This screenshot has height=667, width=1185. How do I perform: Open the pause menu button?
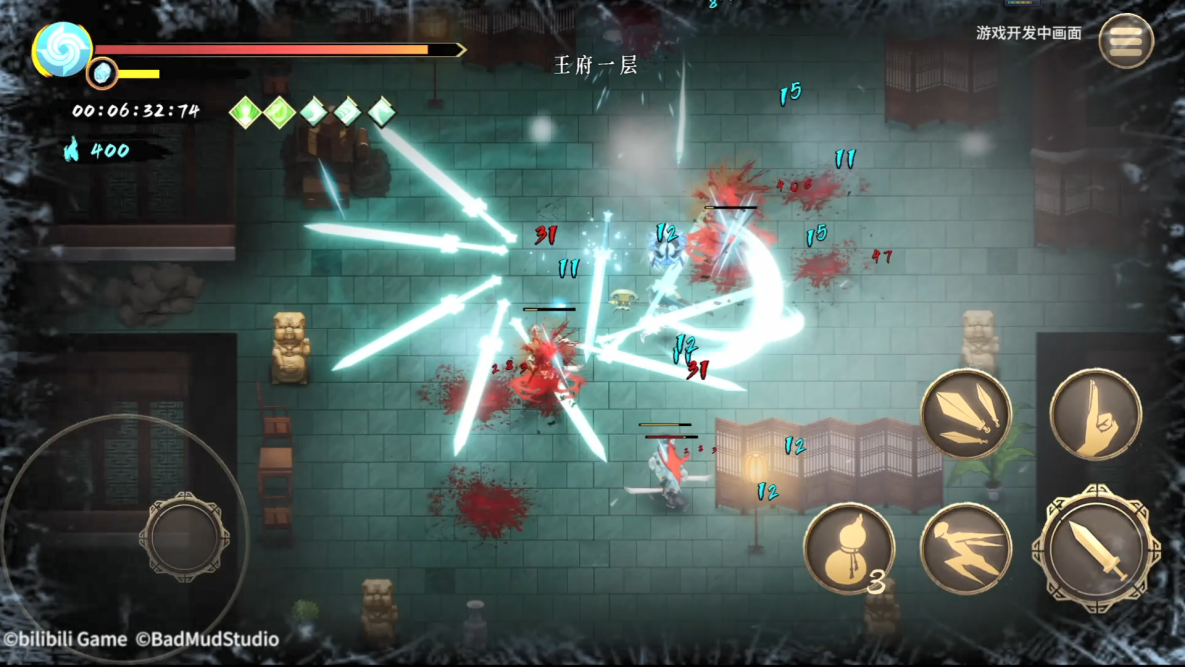click(x=1125, y=41)
